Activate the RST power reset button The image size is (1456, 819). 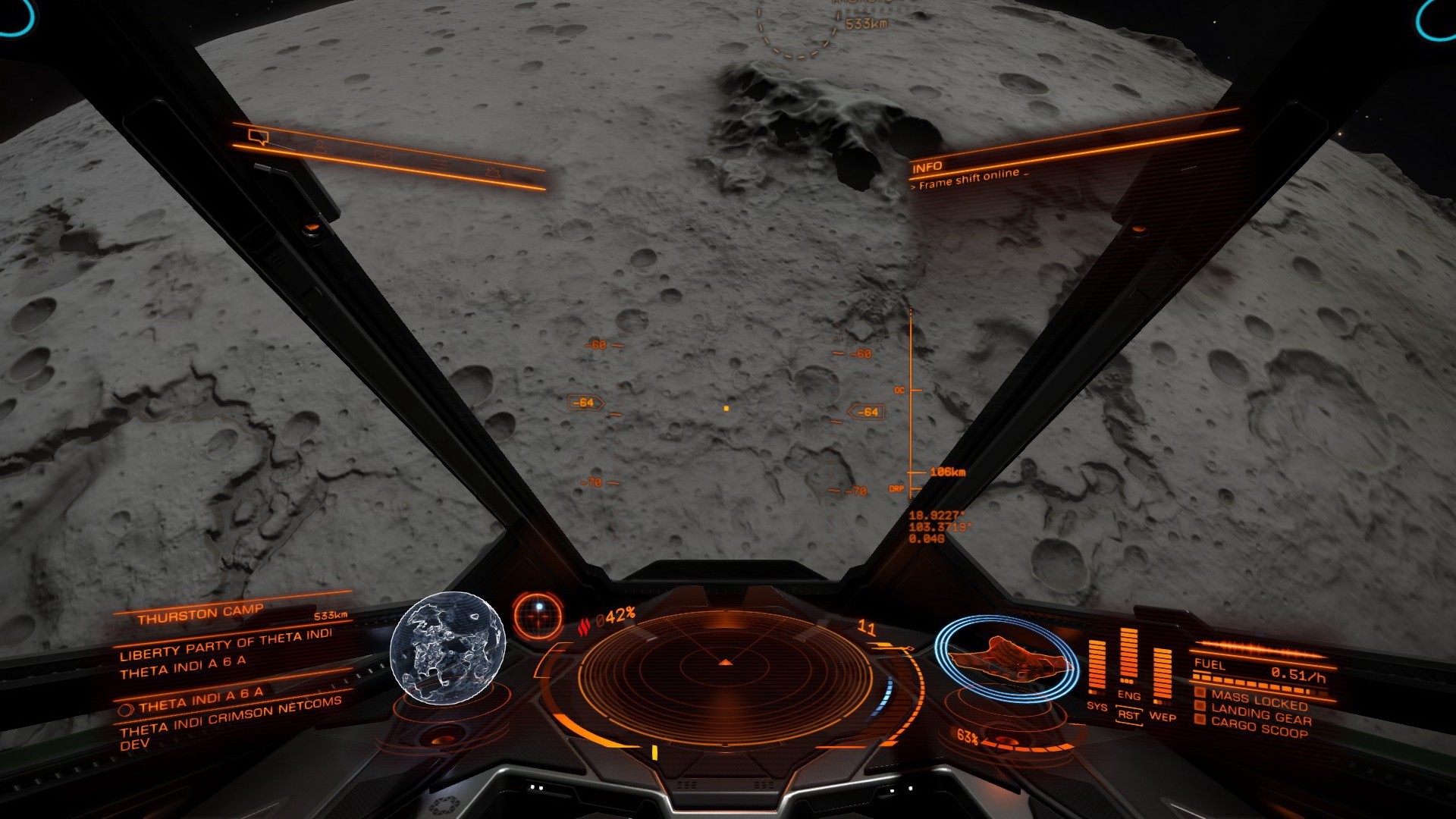pyautogui.click(x=1129, y=715)
